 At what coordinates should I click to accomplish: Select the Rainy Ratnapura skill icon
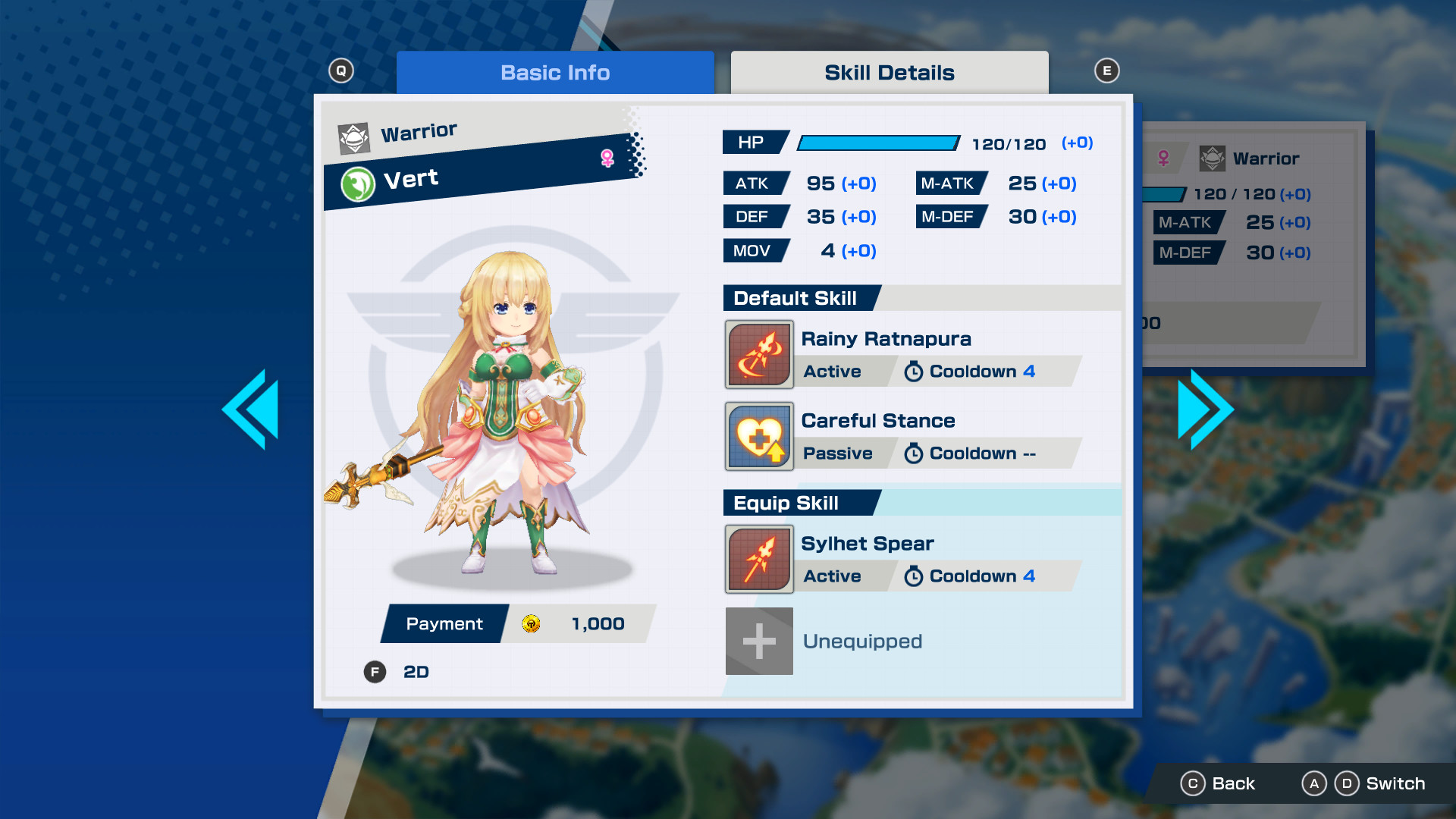click(759, 354)
